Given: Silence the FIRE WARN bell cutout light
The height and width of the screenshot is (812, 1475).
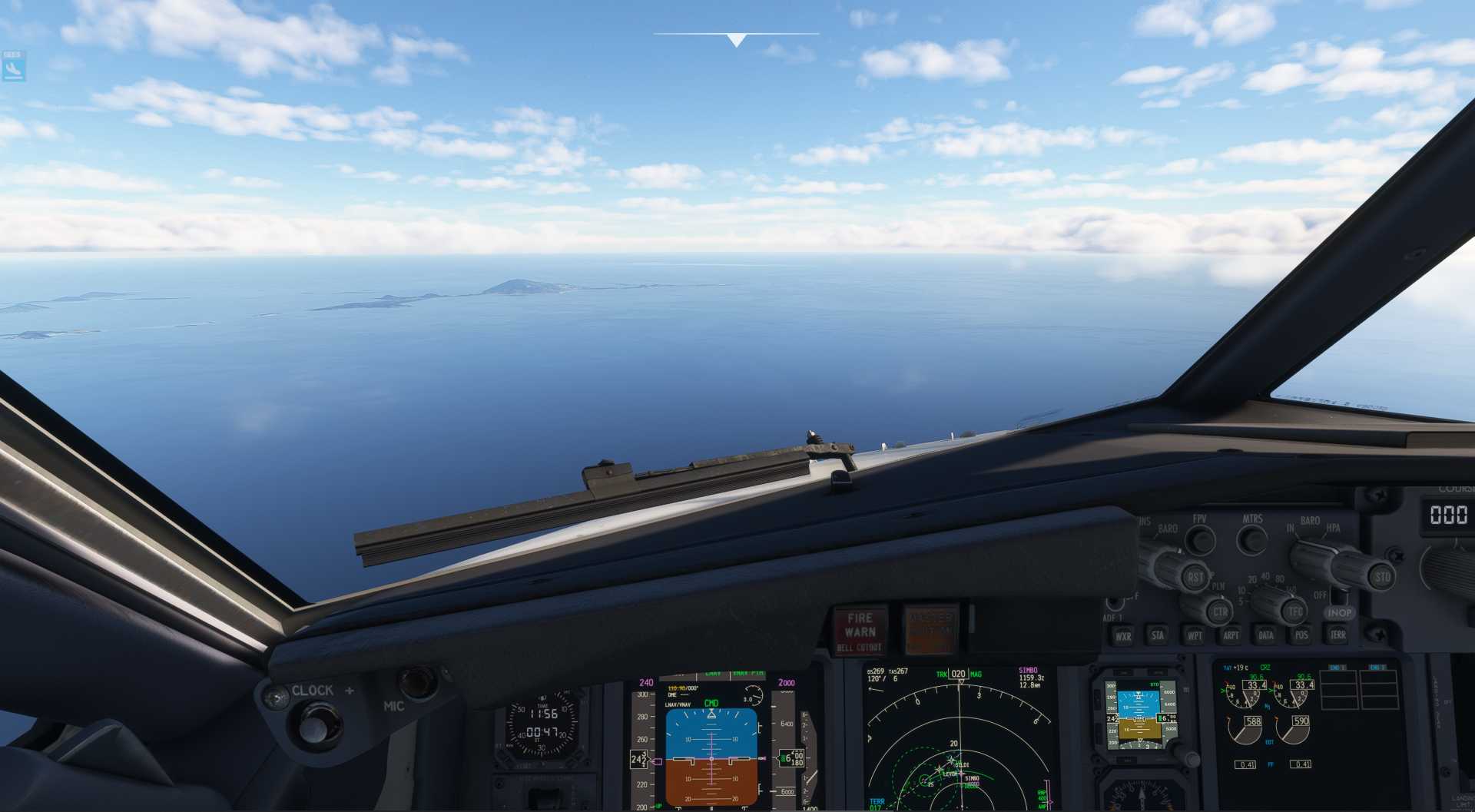Looking at the screenshot, I should pyautogui.click(x=860, y=631).
